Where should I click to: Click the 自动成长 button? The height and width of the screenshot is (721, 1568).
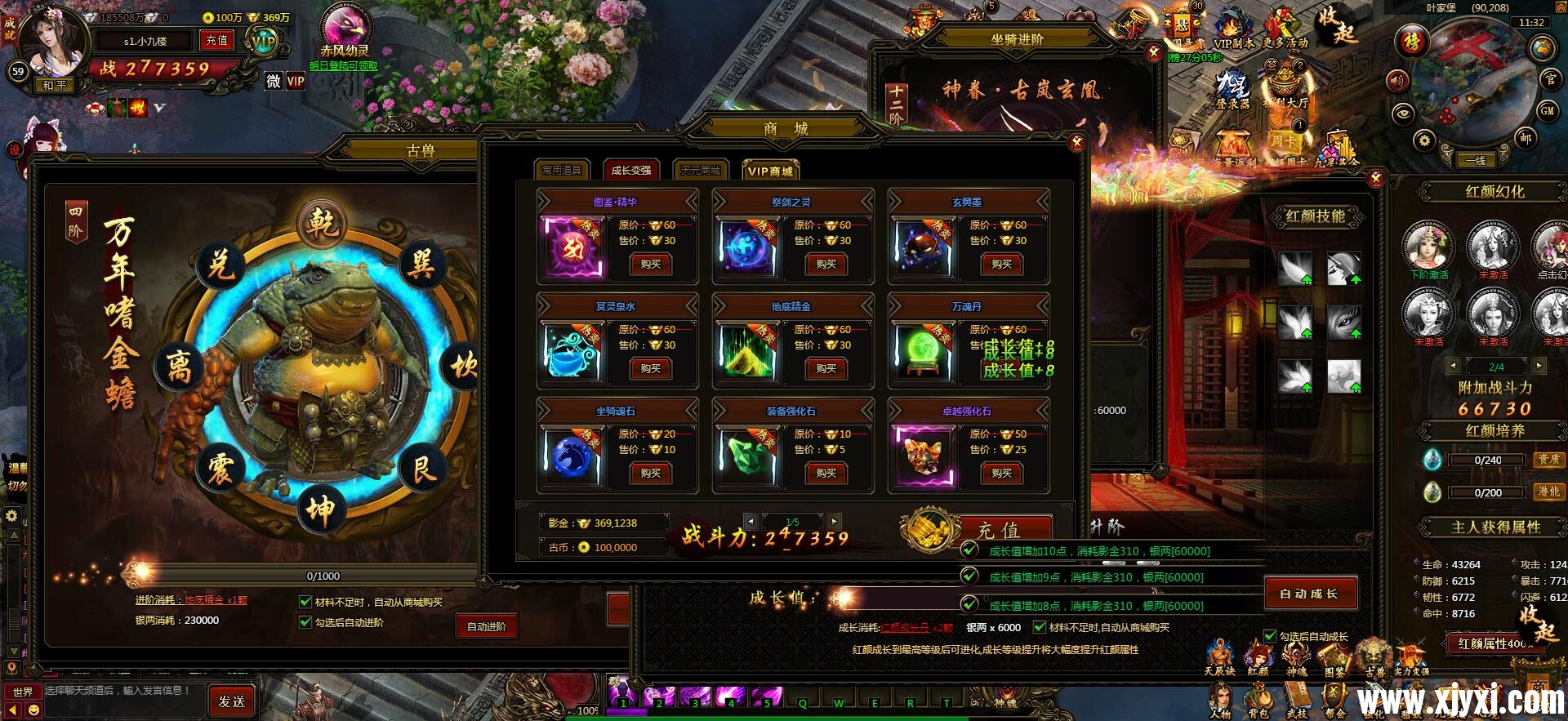1310,594
